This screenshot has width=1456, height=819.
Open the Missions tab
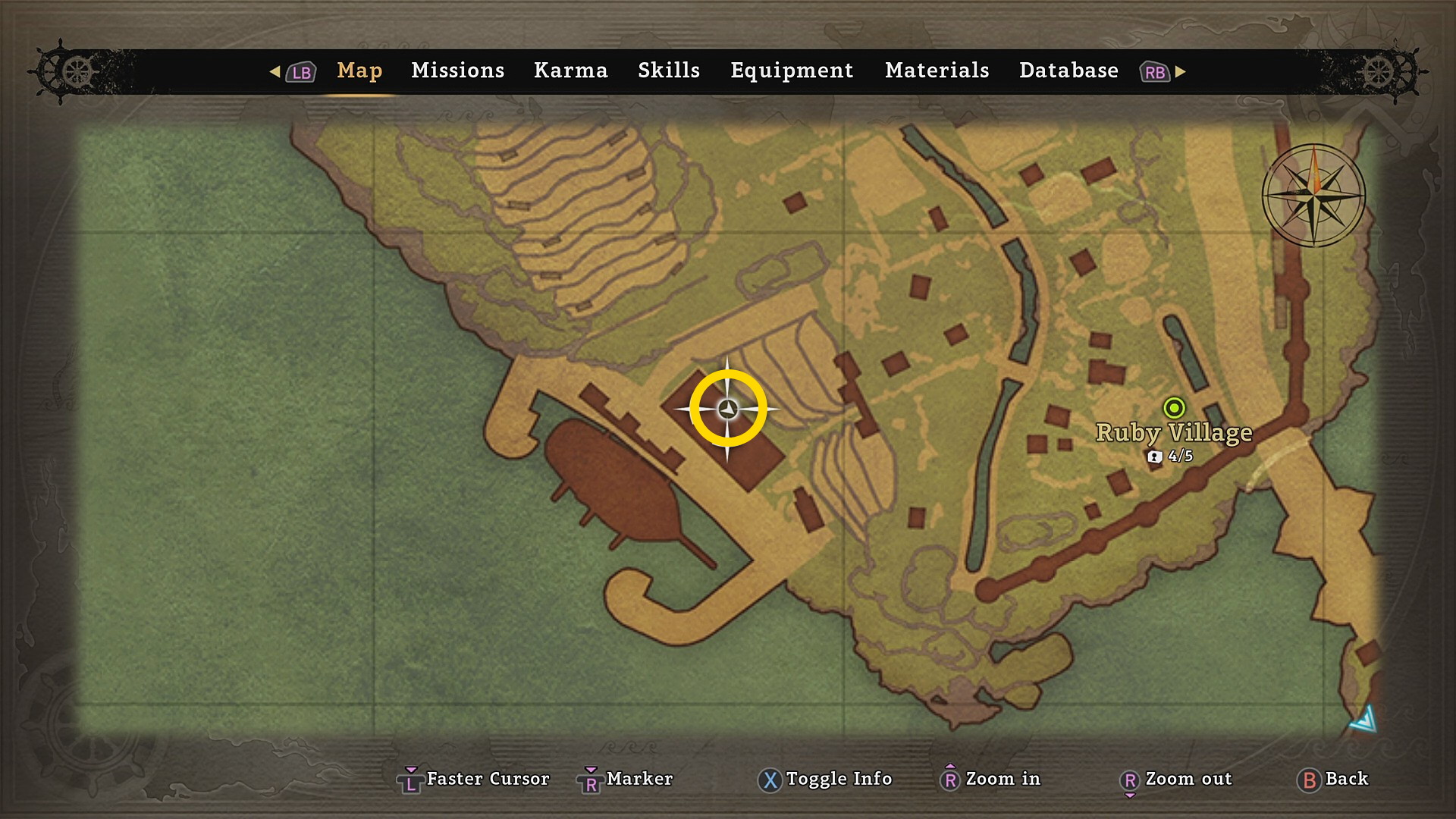pos(457,71)
